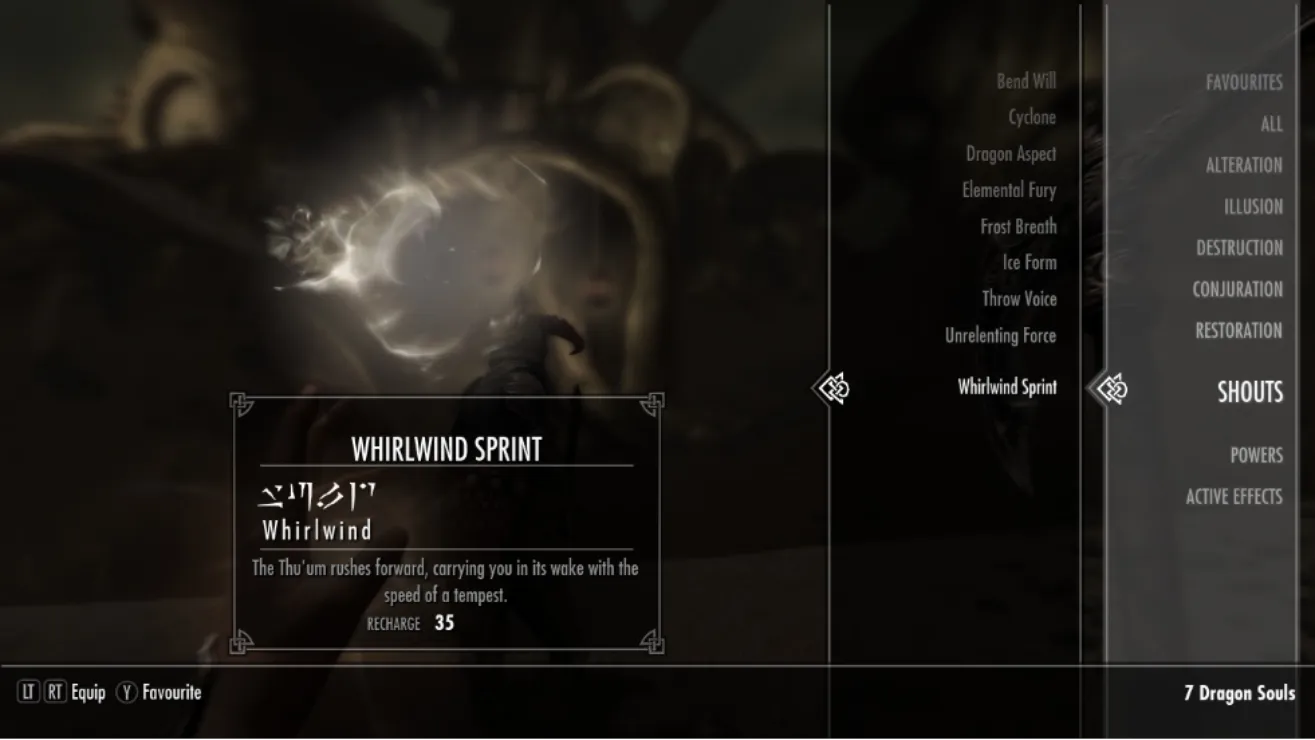The image size is (1315, 740).
Task: Open the Powers category
Action: click(1255, 455)
